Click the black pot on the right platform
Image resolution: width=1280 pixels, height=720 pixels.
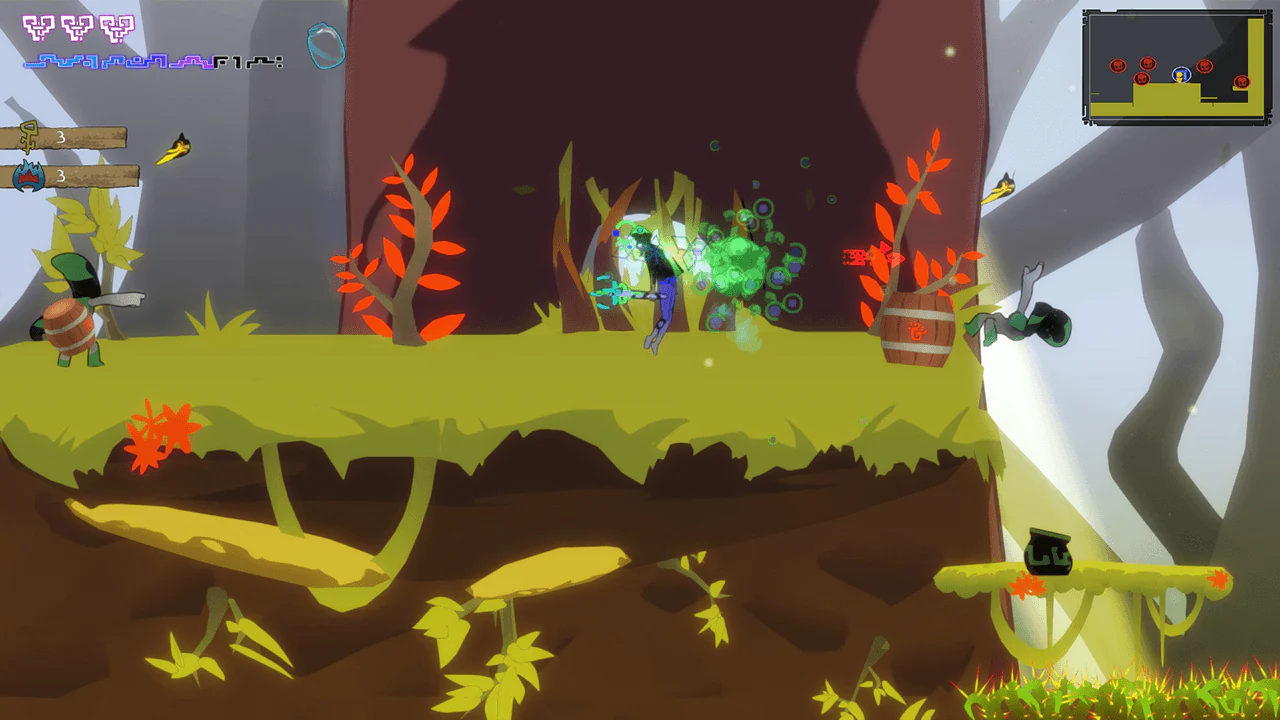click(1047, 550)
